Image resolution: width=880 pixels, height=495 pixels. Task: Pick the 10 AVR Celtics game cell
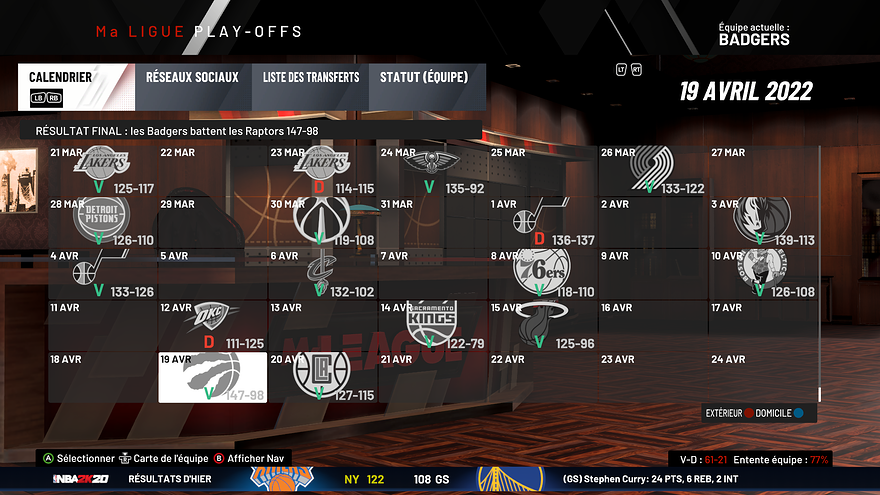764,274
